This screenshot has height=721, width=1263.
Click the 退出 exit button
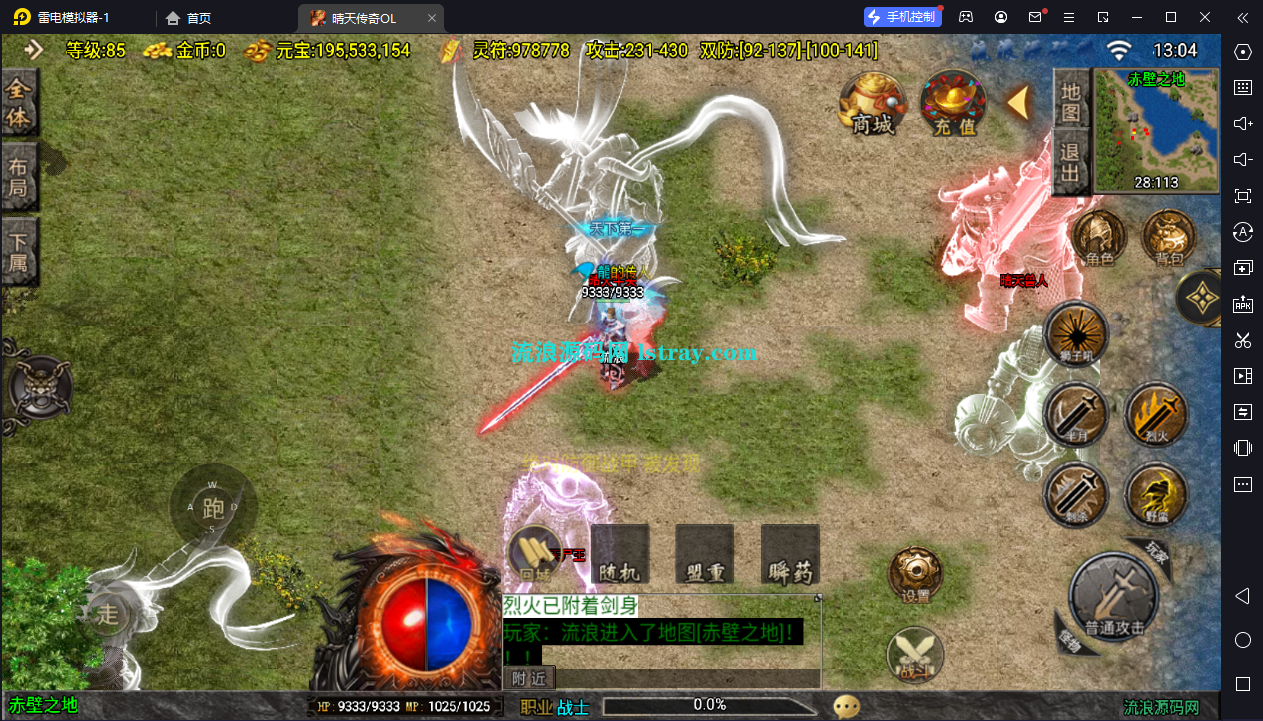(x=1071, y=165)
